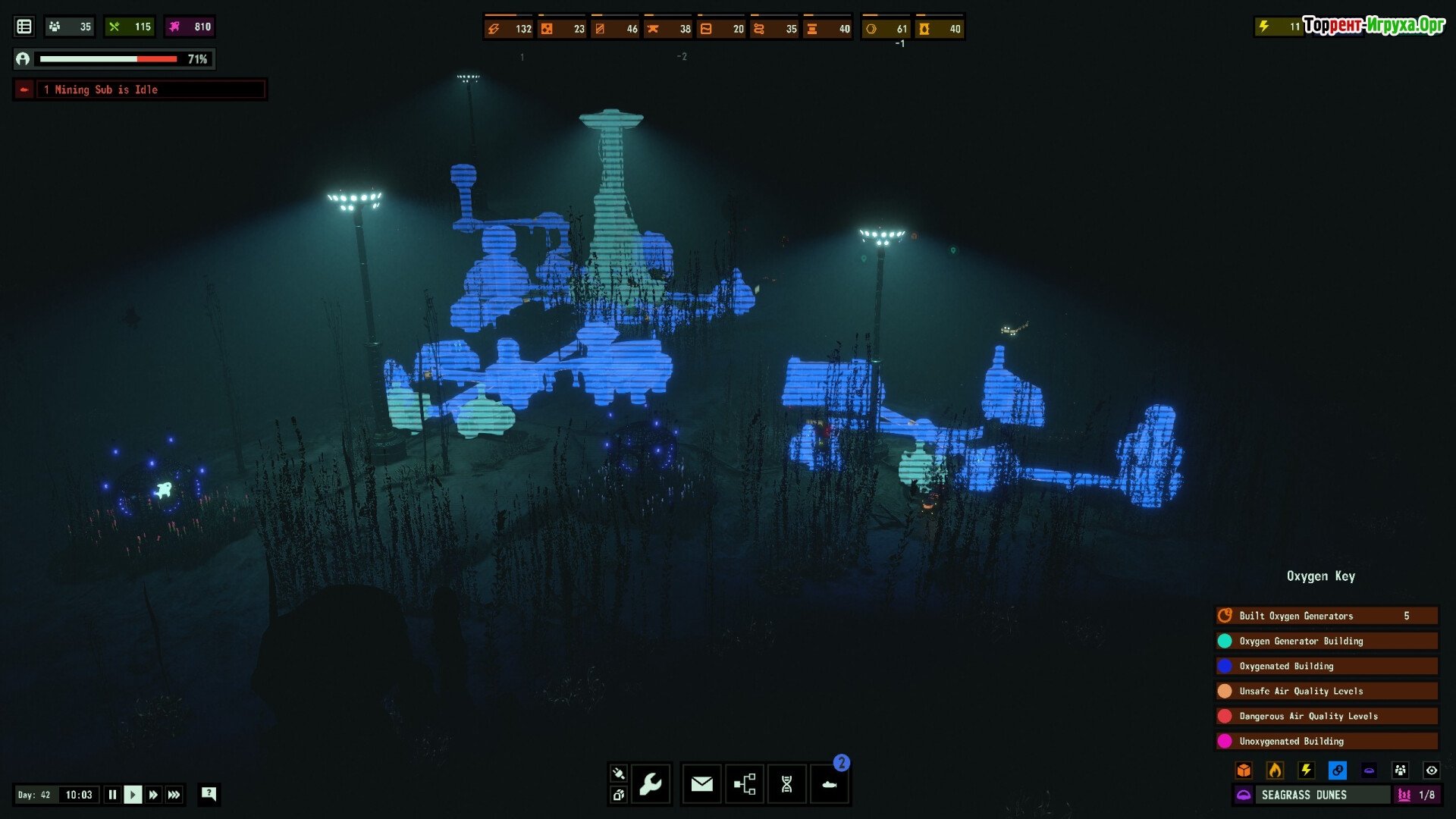Open the envelope messages panel
This screenshot has height=819, width=1456.
pos(701,784)
